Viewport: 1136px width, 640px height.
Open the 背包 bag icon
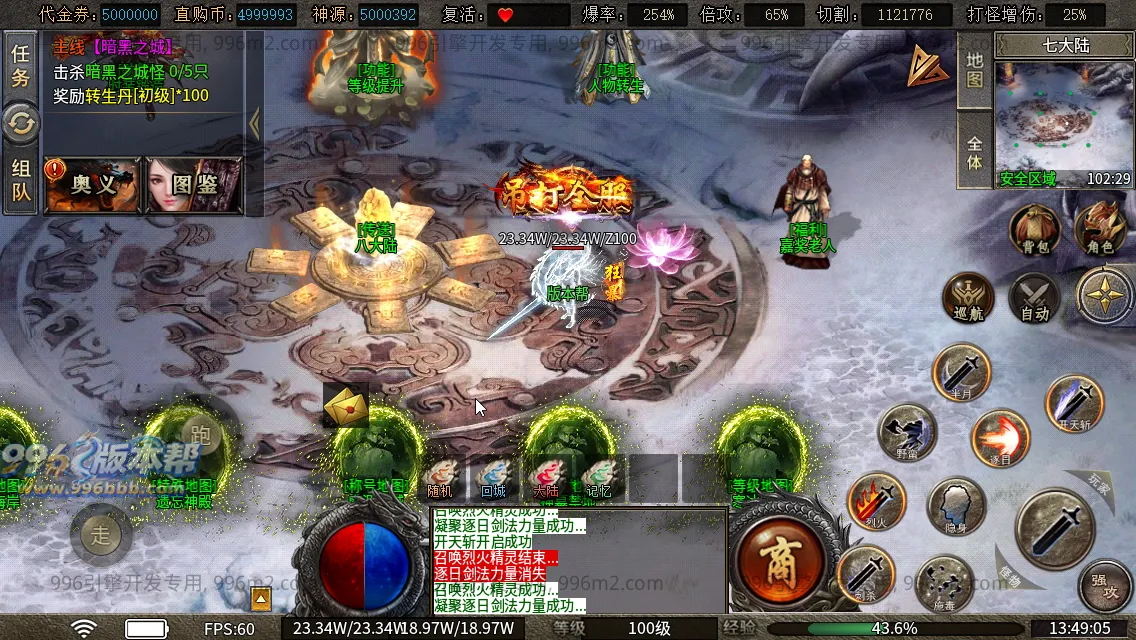pos(1033,229)
